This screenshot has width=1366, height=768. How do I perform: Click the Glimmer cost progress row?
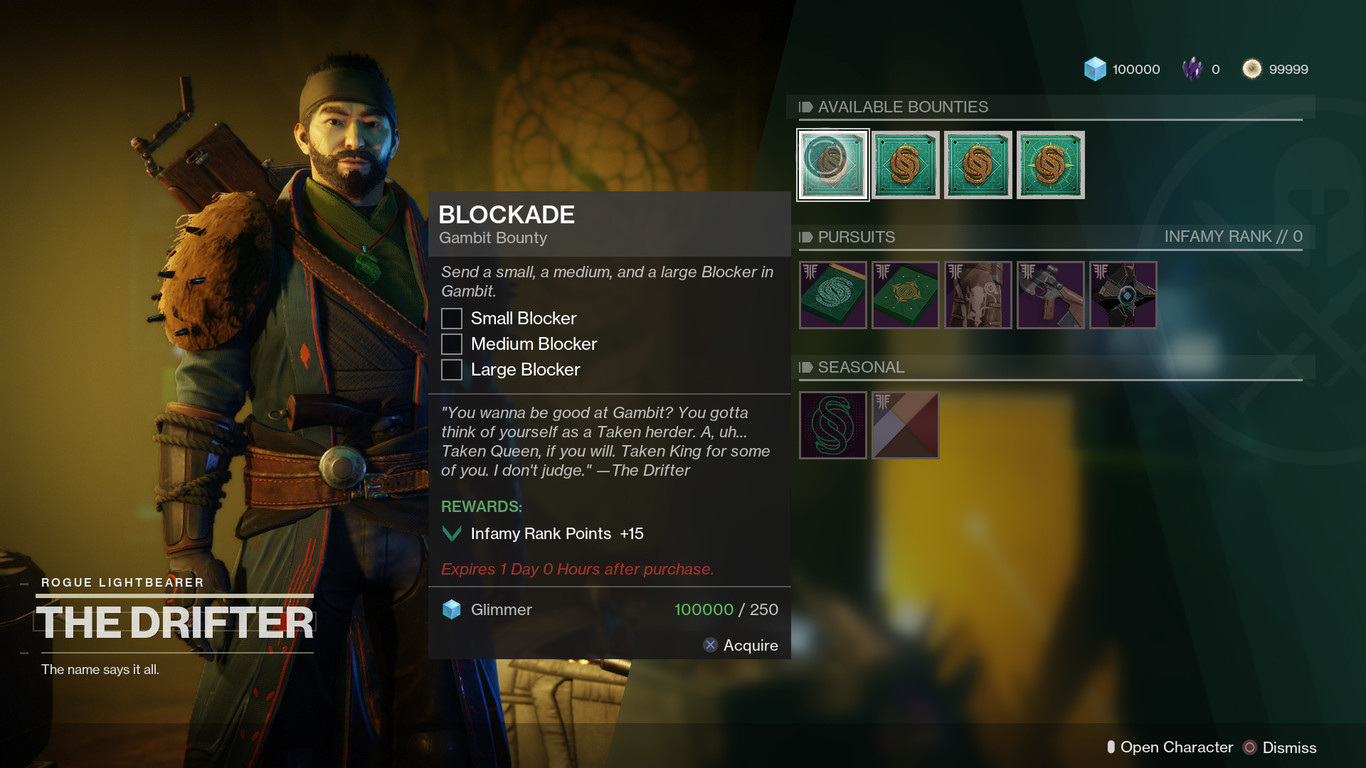609,609
